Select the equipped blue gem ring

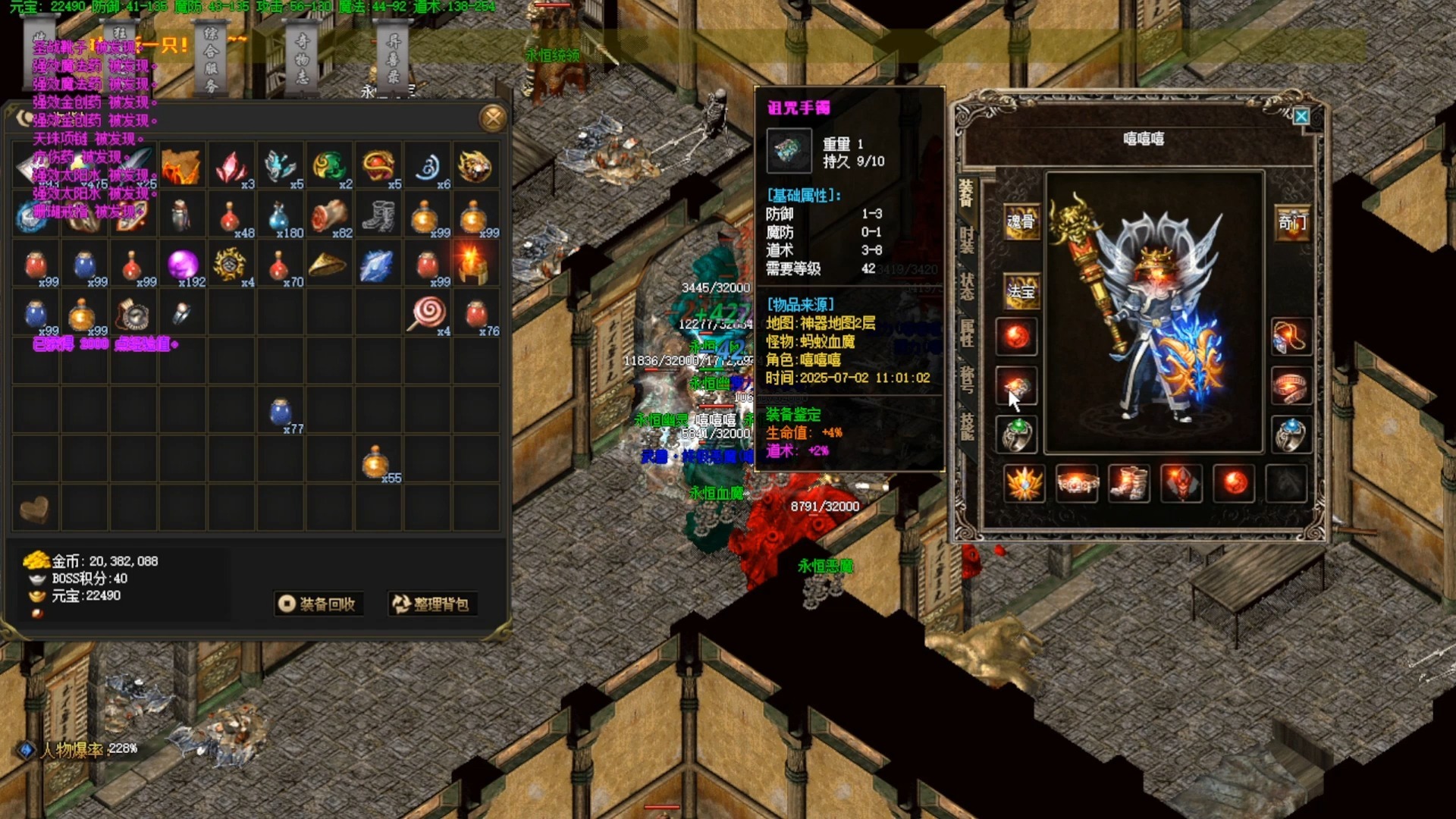(1290, 435)
